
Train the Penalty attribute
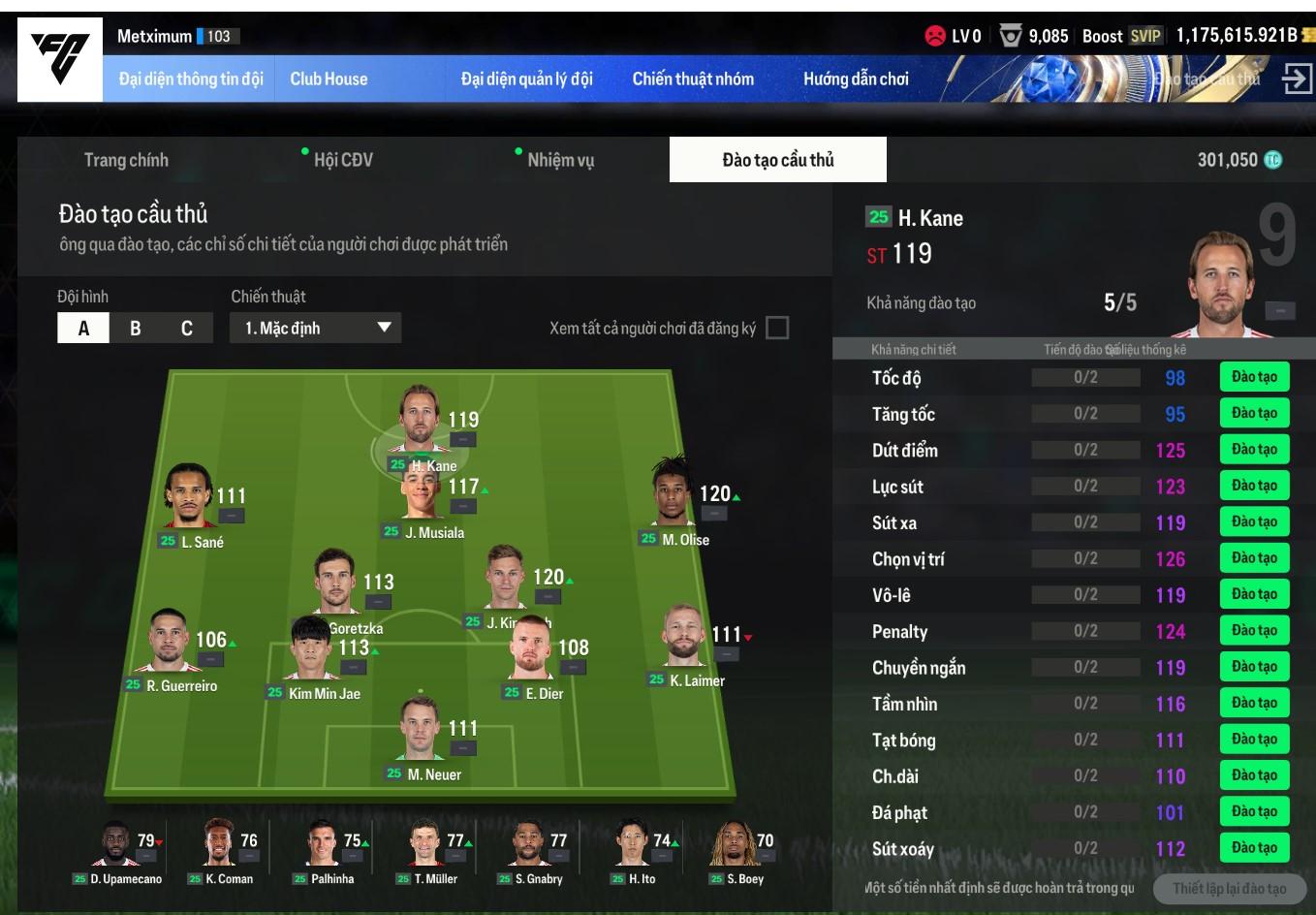point(1254,631)
